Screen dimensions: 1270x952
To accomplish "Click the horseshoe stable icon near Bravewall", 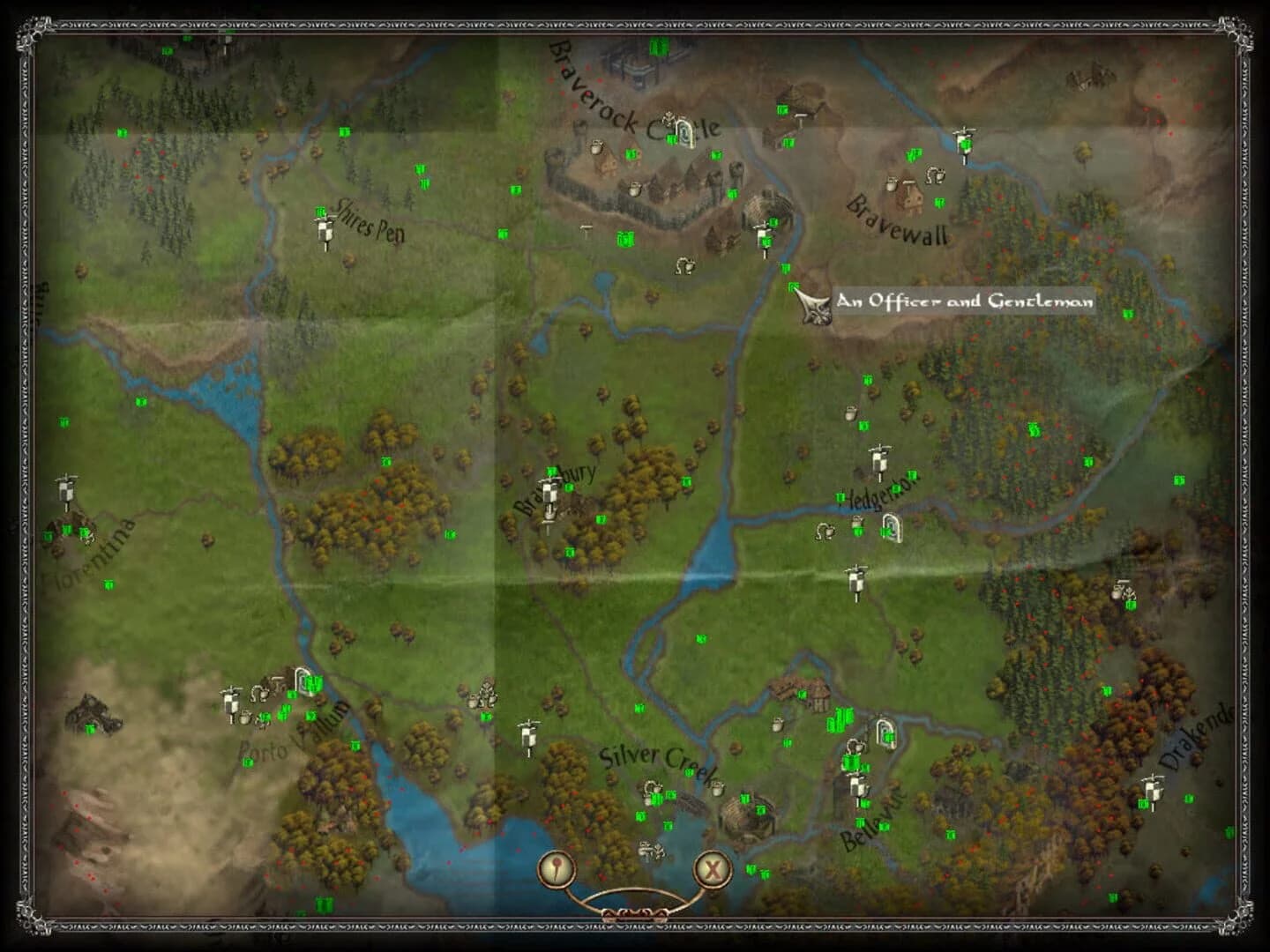I will coord(934,175).
